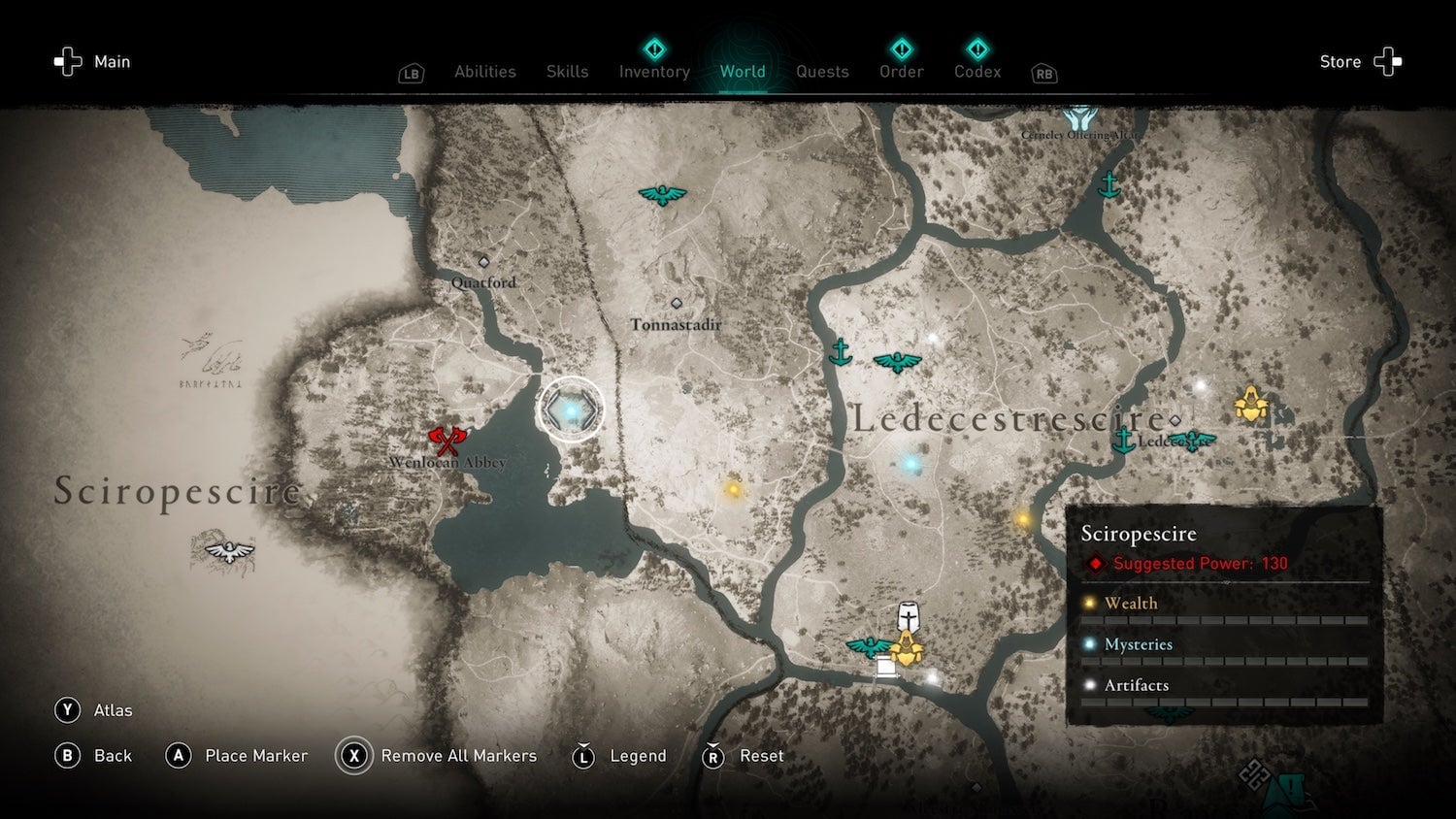Switch to the Abilities tab
This screenshot has height=819, width=1456.
tap(485, 72)
